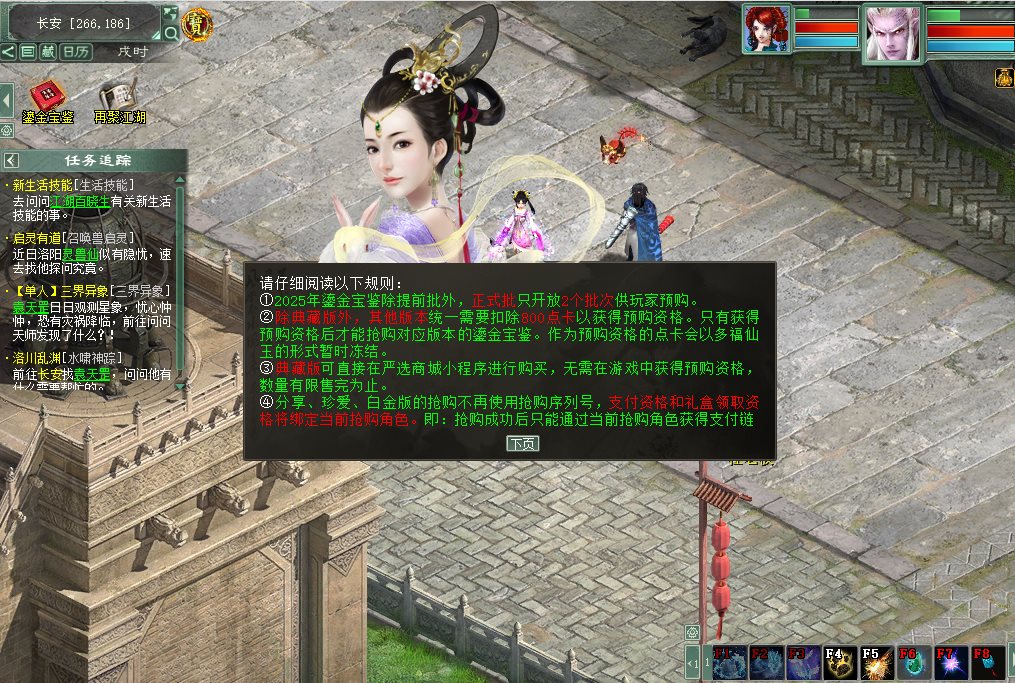Open the 日历 calendar button
Viewport: 1015px width, 683px height.
click(x=76, y=51)
